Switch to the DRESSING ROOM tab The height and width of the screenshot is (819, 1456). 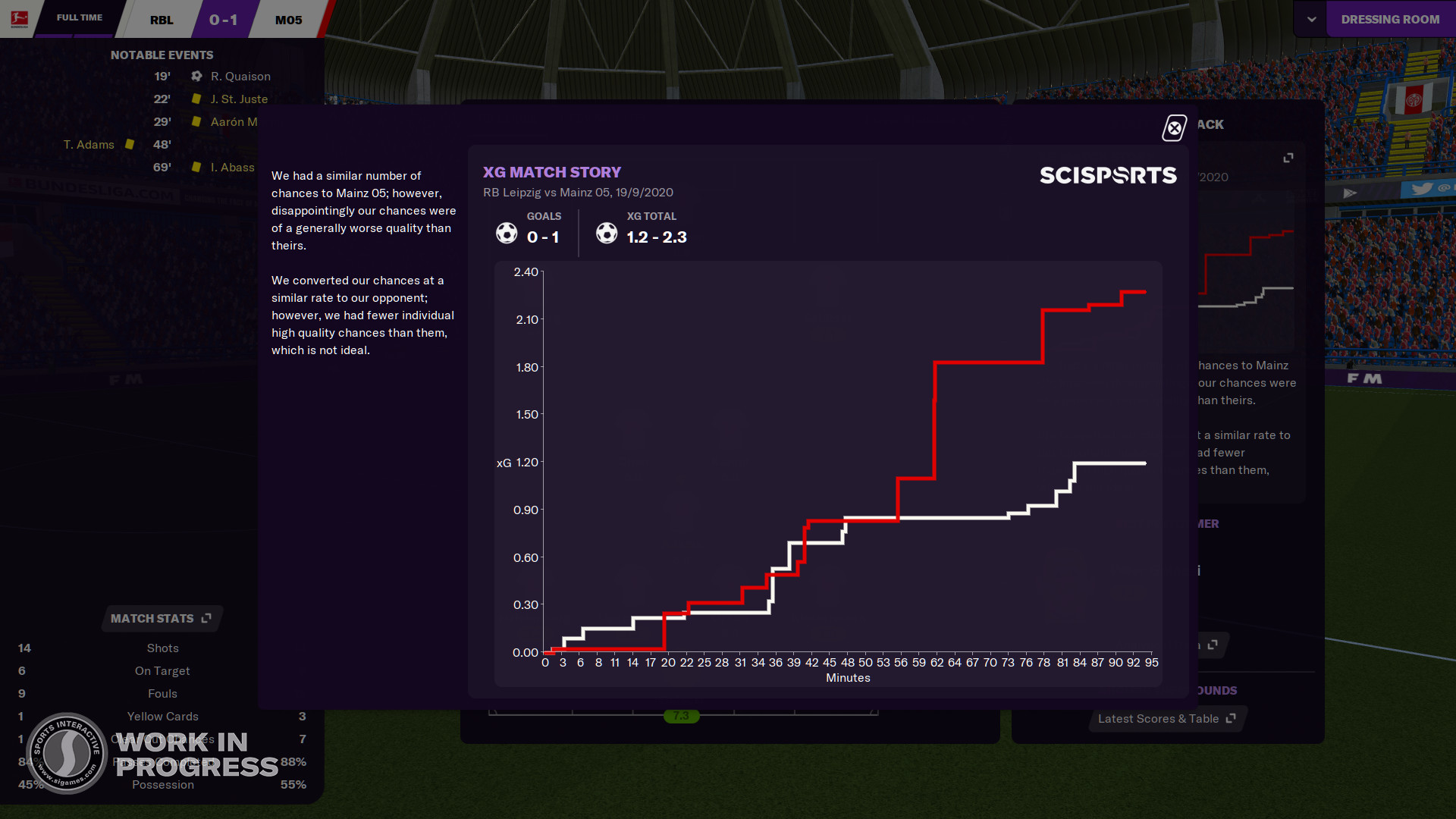(1391, 18)
